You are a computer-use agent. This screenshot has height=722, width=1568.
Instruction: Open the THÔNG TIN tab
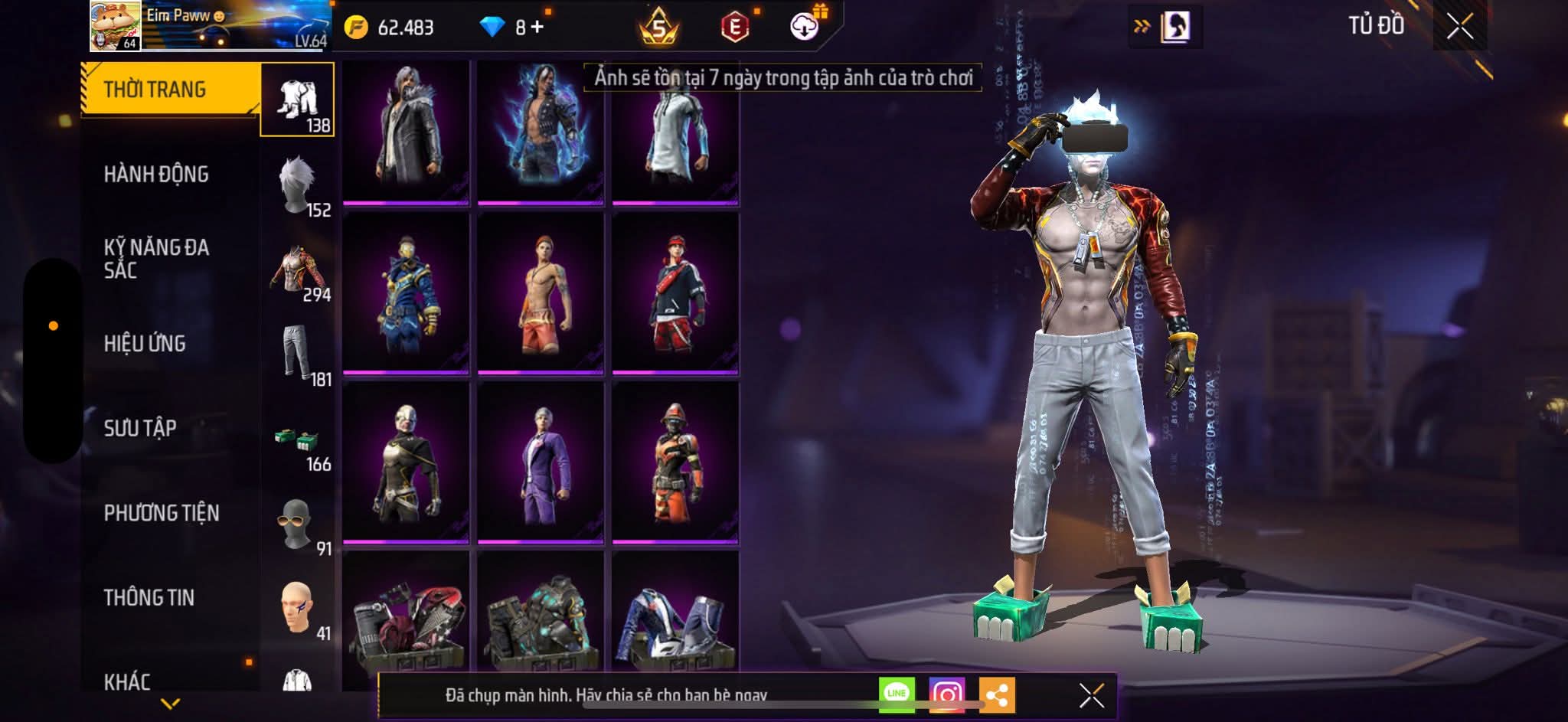coord(149,597)
